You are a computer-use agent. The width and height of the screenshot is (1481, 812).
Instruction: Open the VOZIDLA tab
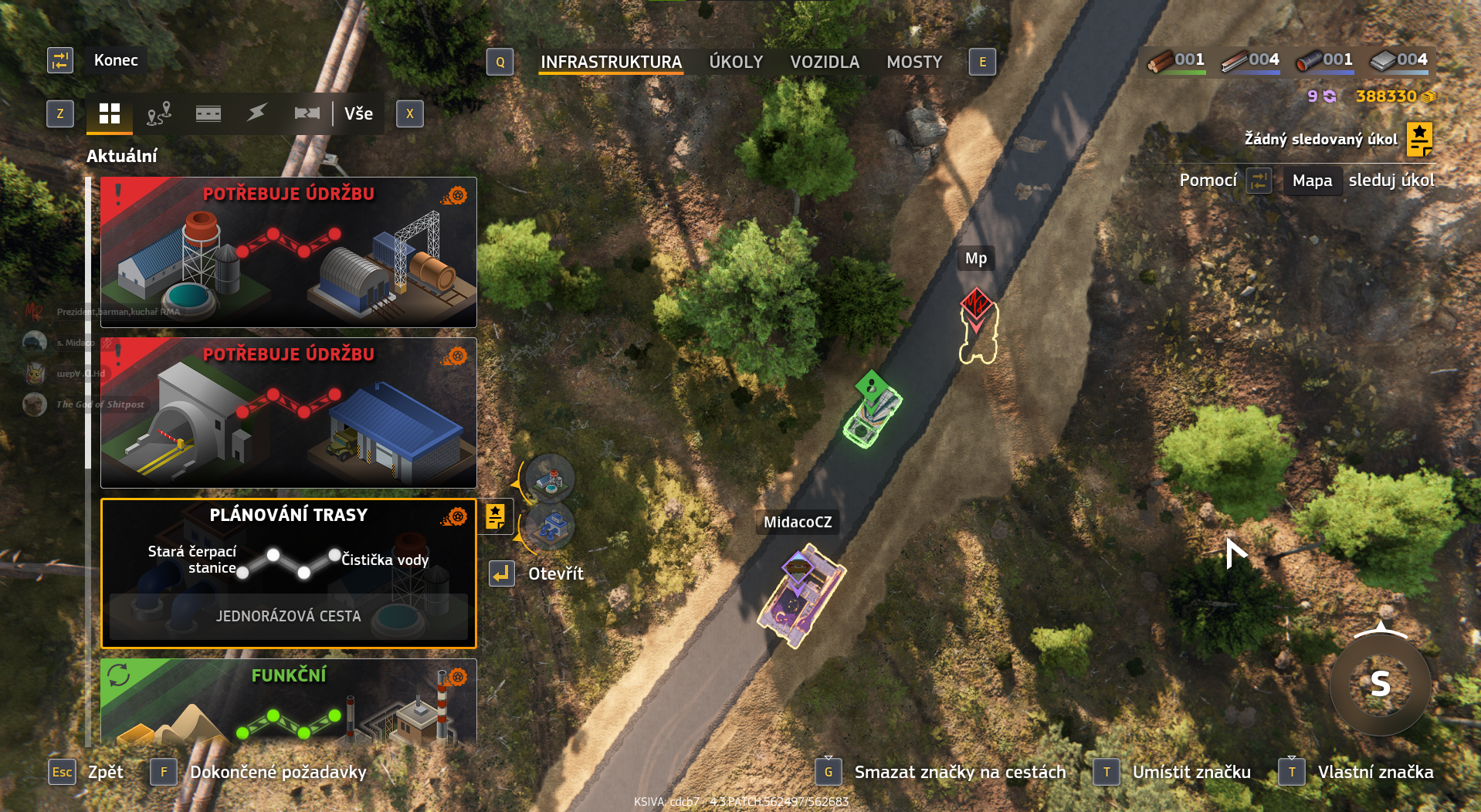(824, 62)
